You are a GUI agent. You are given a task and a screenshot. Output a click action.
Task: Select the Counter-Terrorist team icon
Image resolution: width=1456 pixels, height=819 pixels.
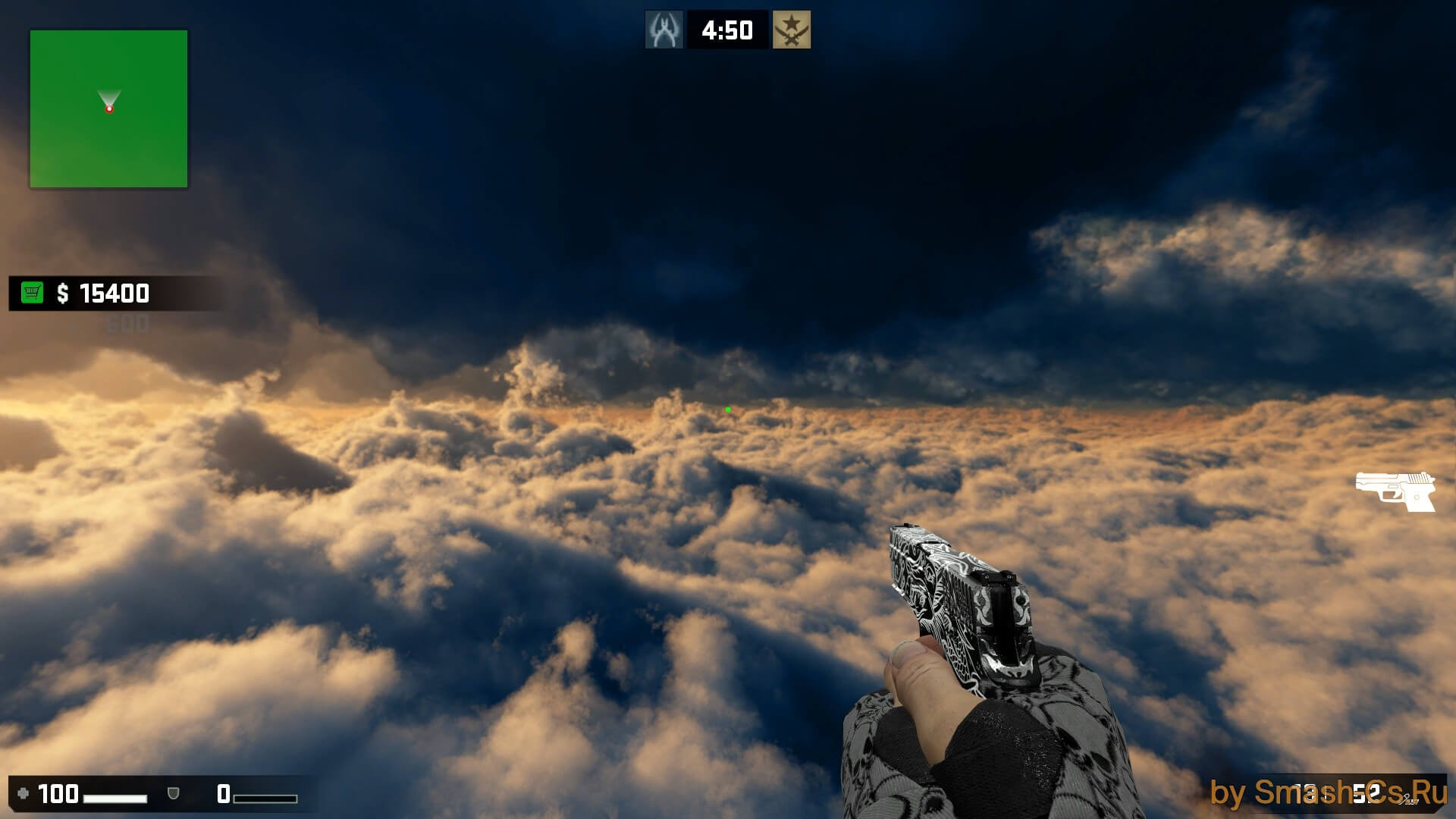(664, 30)
